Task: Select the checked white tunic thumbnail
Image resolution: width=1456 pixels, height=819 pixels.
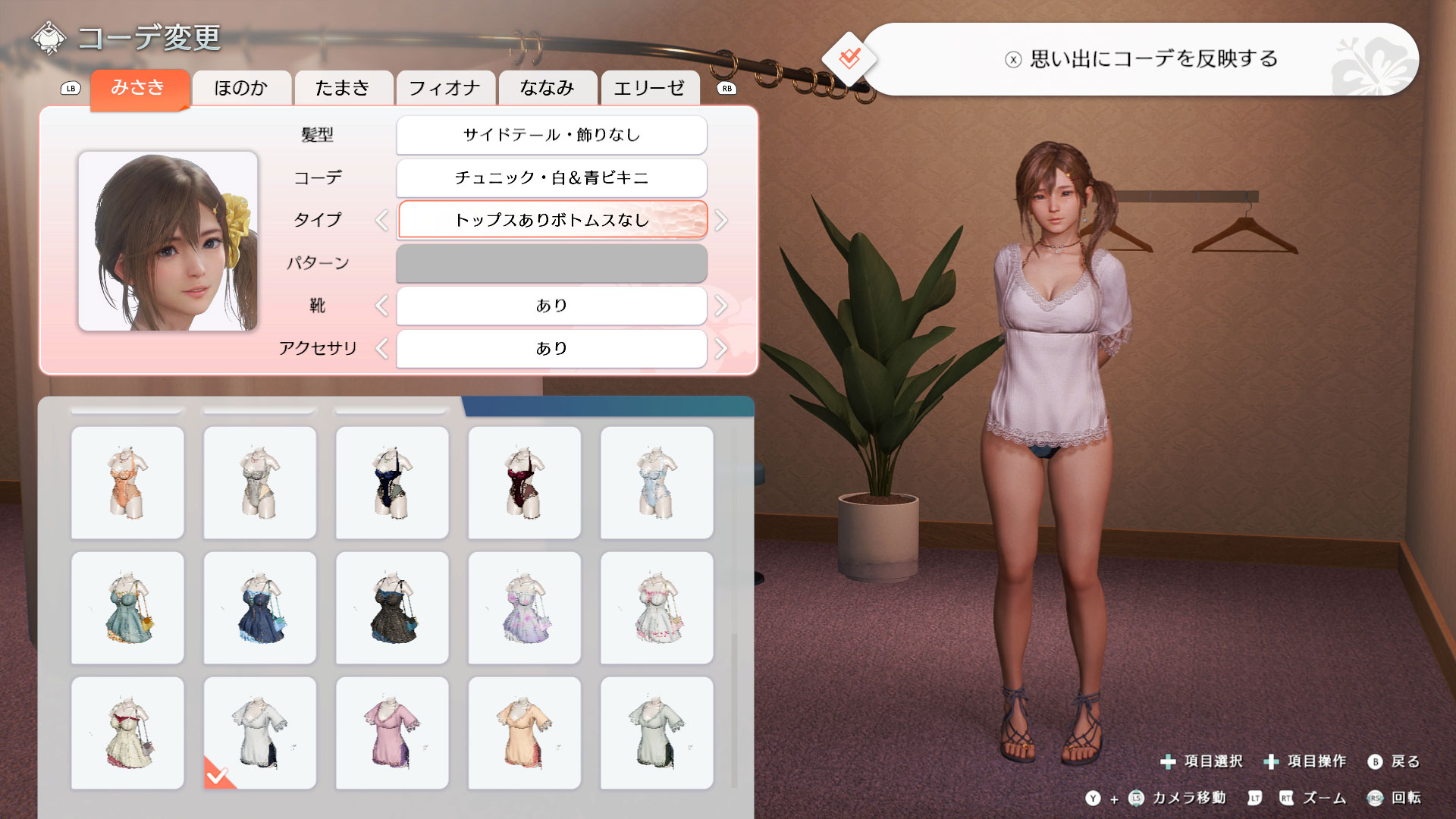Action: 260,733
